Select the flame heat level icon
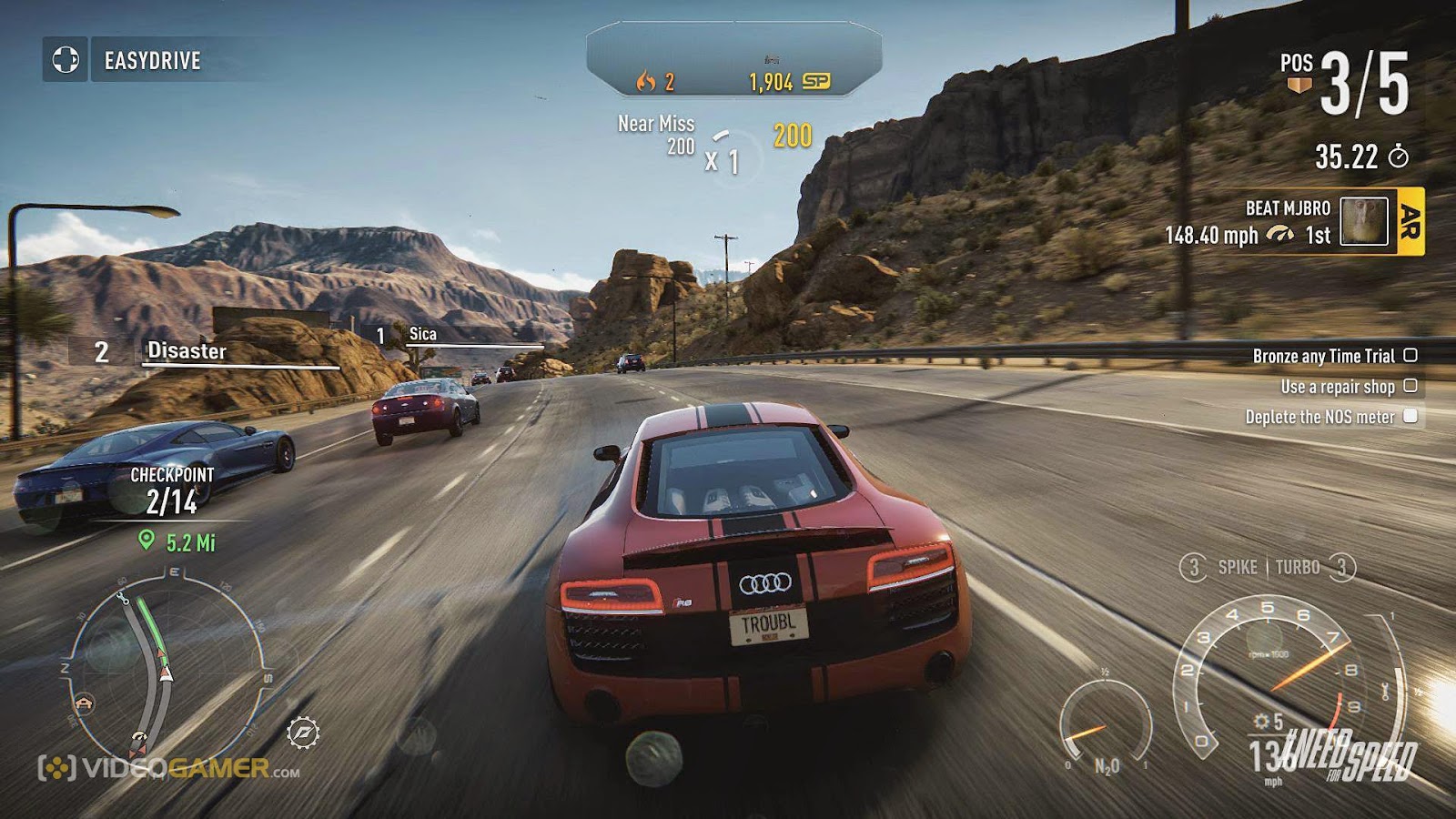1456x819 pixels. tap(648, 83)
